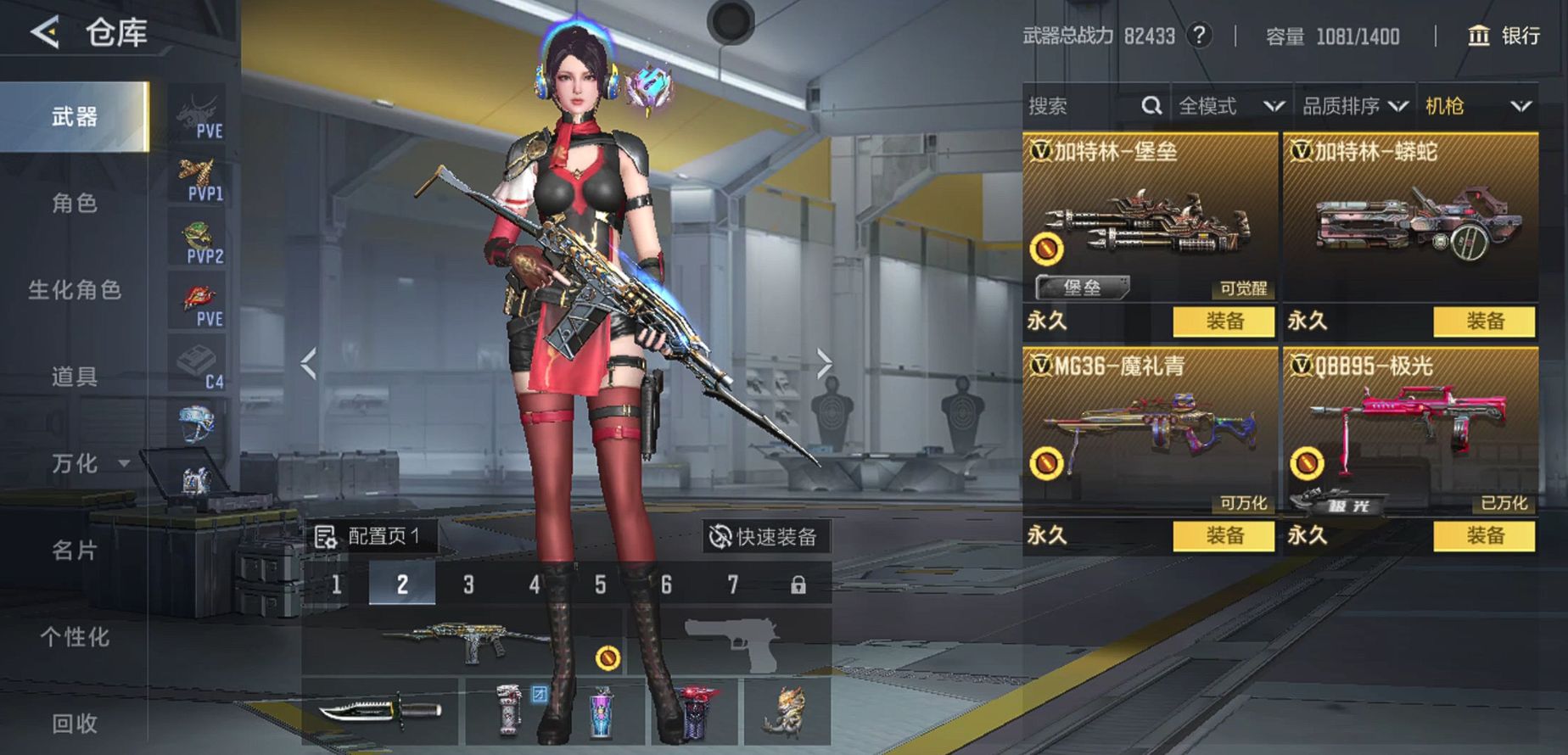Viewport: 1568px width, 755px height.
Task: Open the 回收 recycle section
Action: 75,724
